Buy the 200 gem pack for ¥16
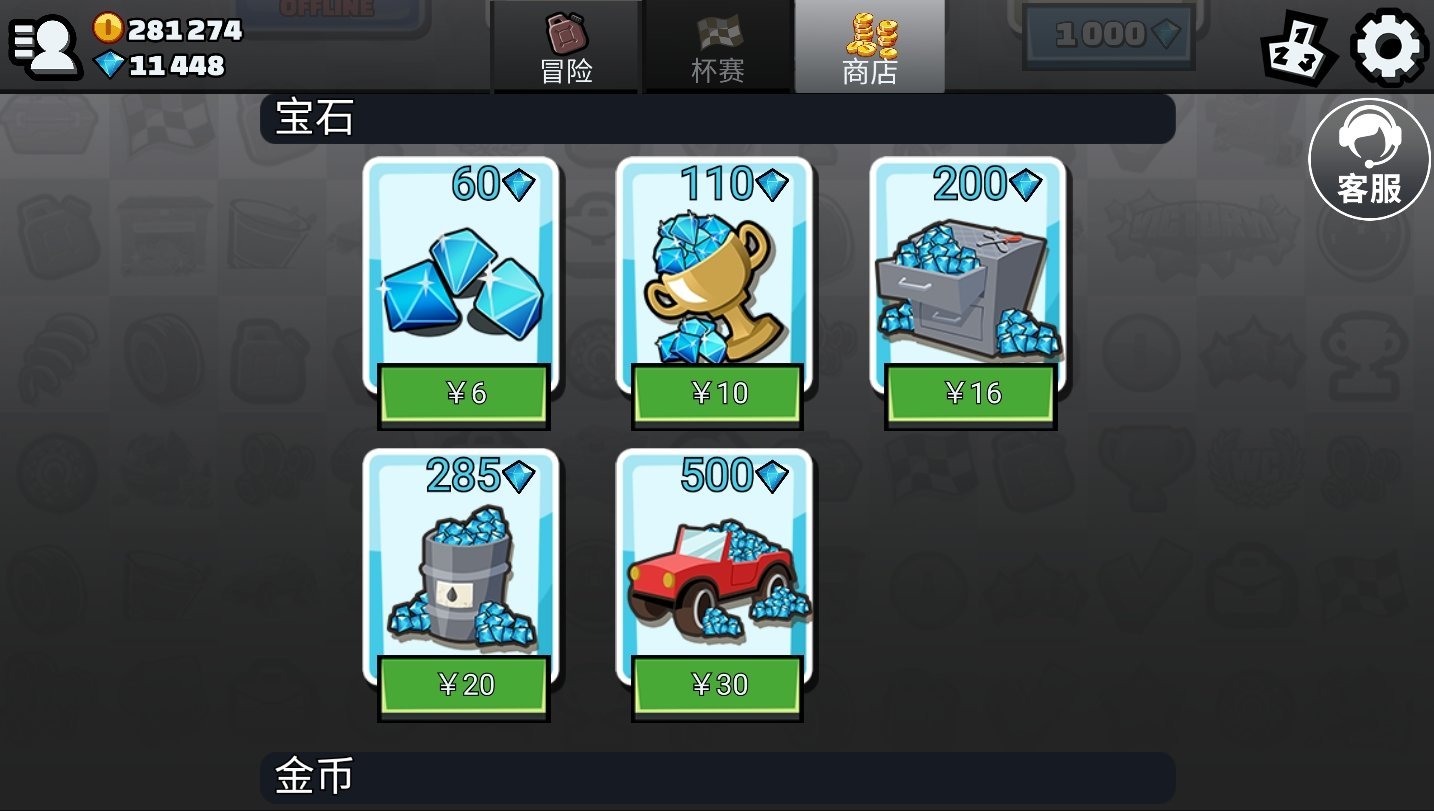The height and width of the screenshot is (811, 1434). coord(970,394)
